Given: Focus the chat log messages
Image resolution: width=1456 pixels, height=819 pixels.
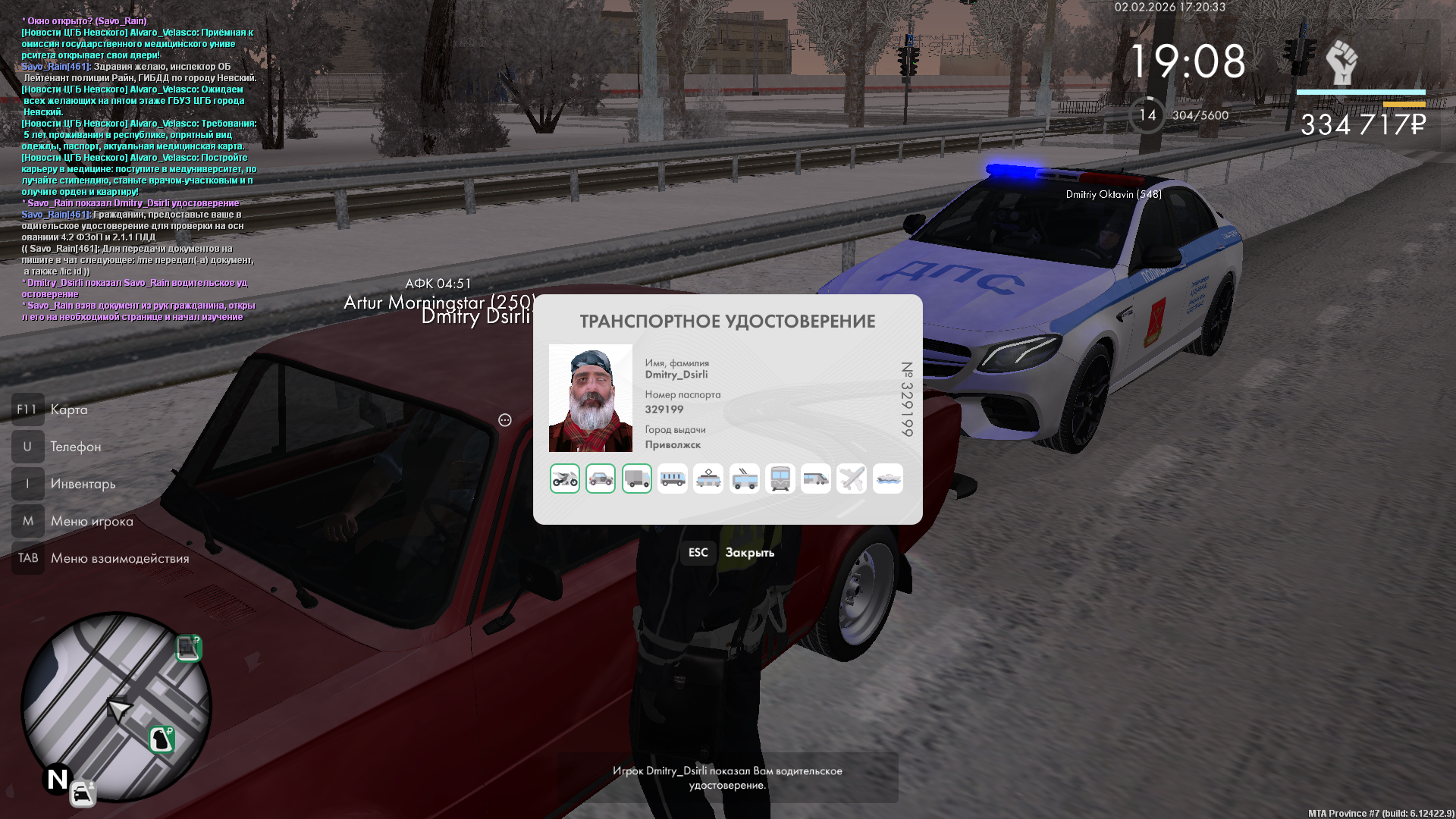Looking at the screenshot, I should pyautogui.click(x=139, y=168).
